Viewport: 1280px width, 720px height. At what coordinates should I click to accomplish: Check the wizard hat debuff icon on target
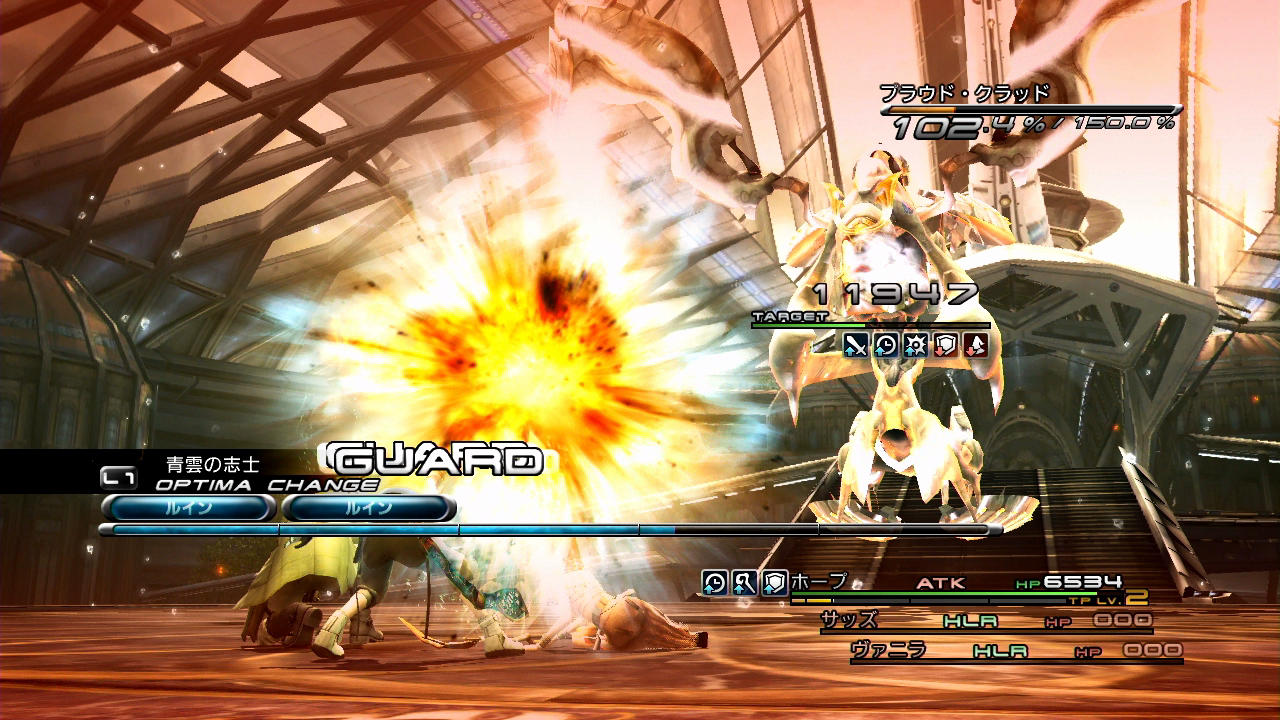click(976, 345)
